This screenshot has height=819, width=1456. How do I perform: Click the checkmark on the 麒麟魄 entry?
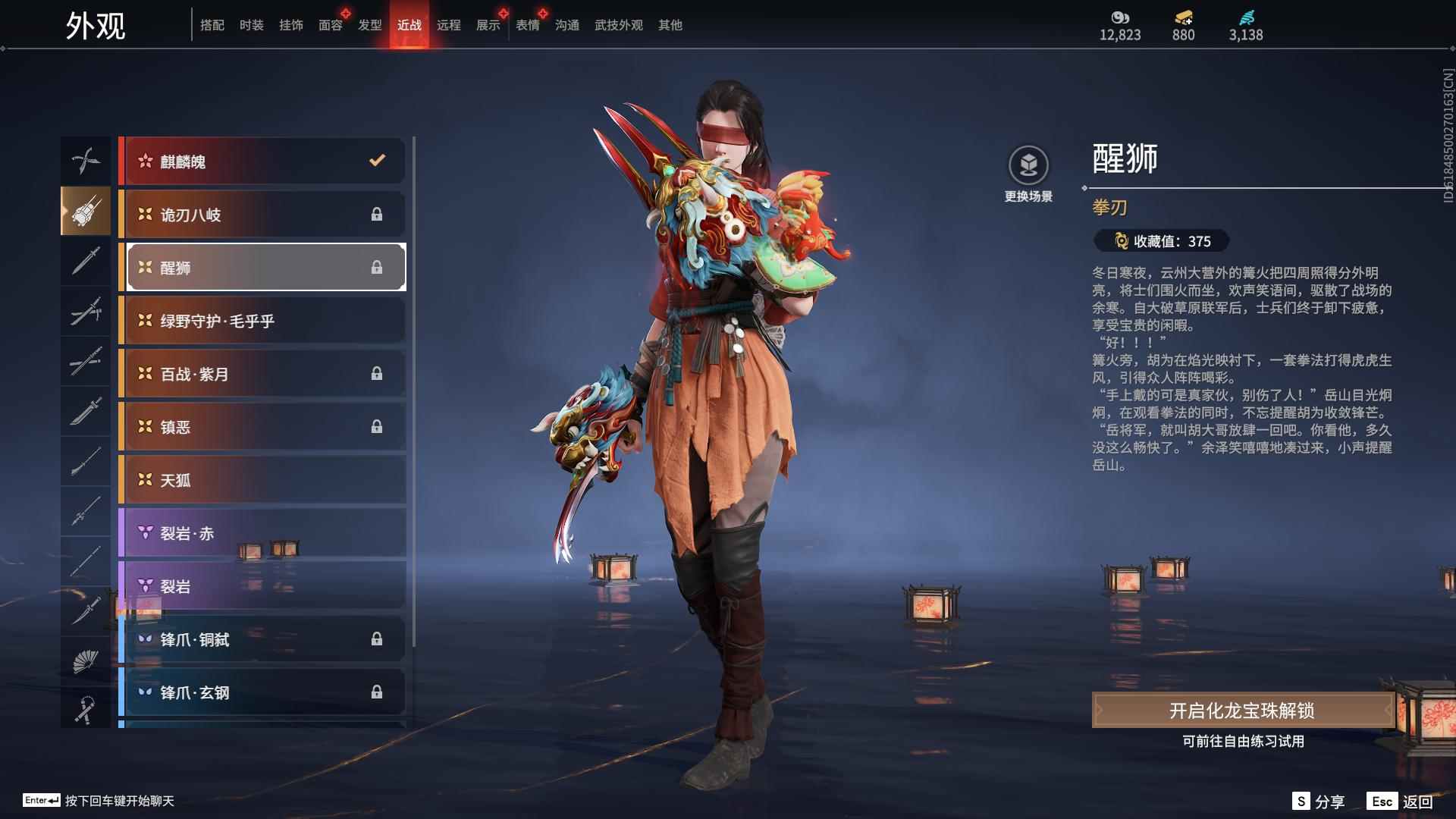(x=375, y=160)
